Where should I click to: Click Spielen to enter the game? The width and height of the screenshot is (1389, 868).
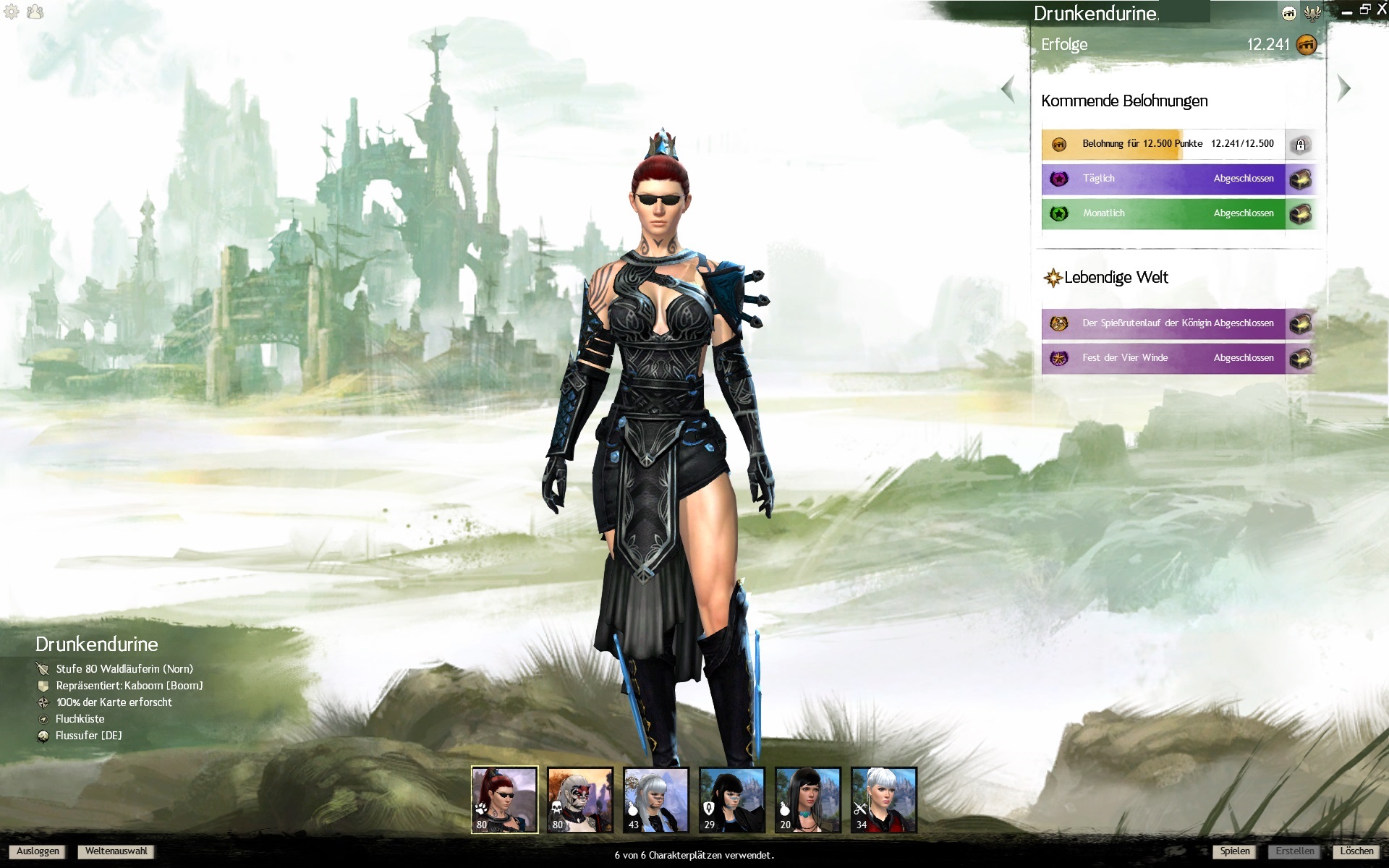click(x=1234, y=851)
